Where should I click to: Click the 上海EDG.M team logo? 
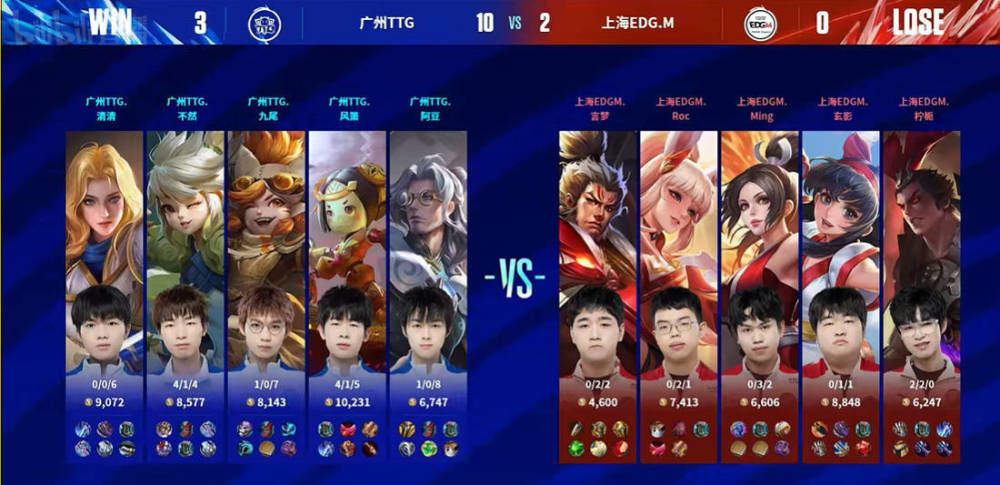click(762, 22)
